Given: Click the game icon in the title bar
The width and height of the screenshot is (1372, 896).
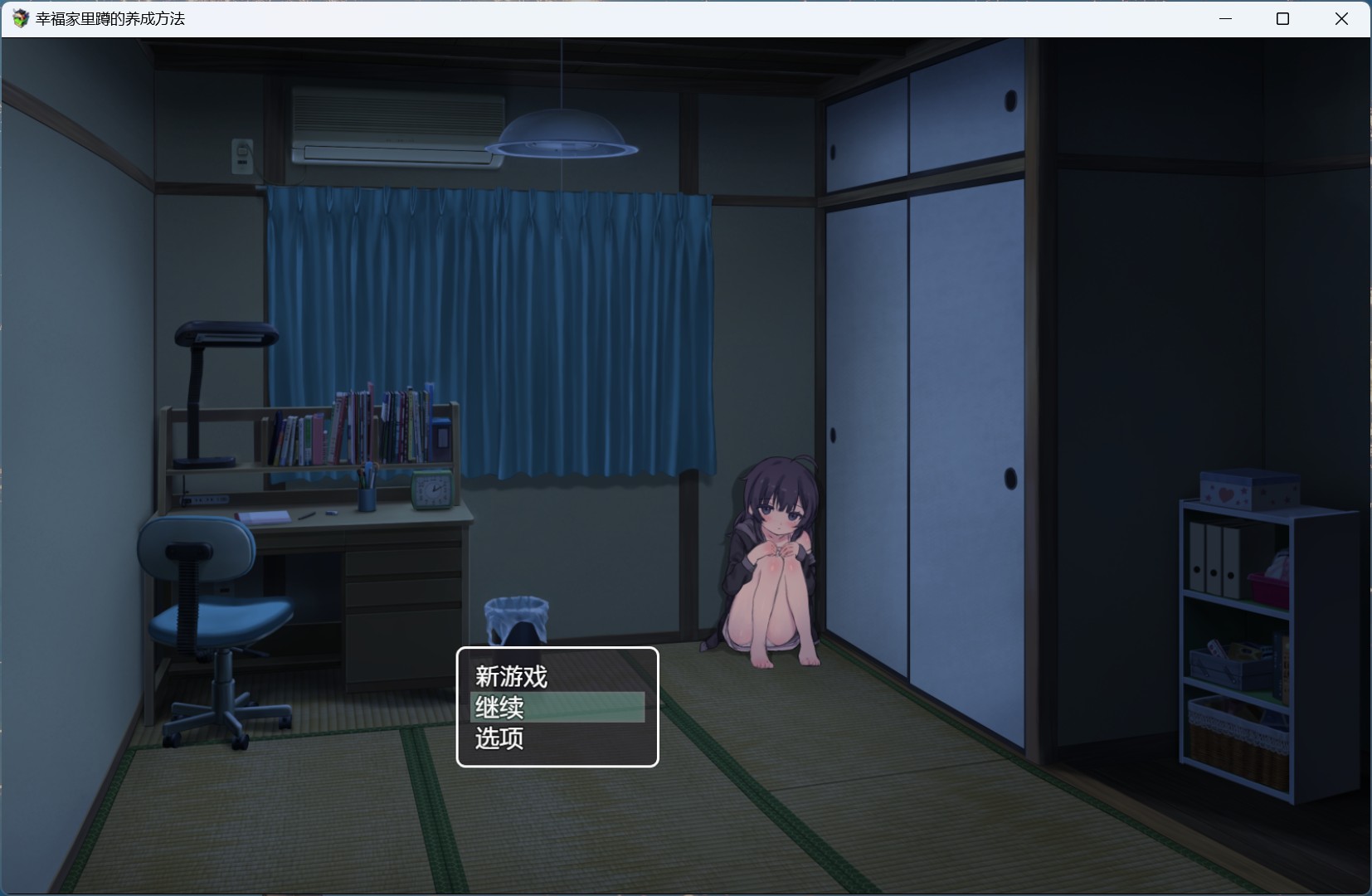Looking at the screenshot, I should [x=18, y=17].
